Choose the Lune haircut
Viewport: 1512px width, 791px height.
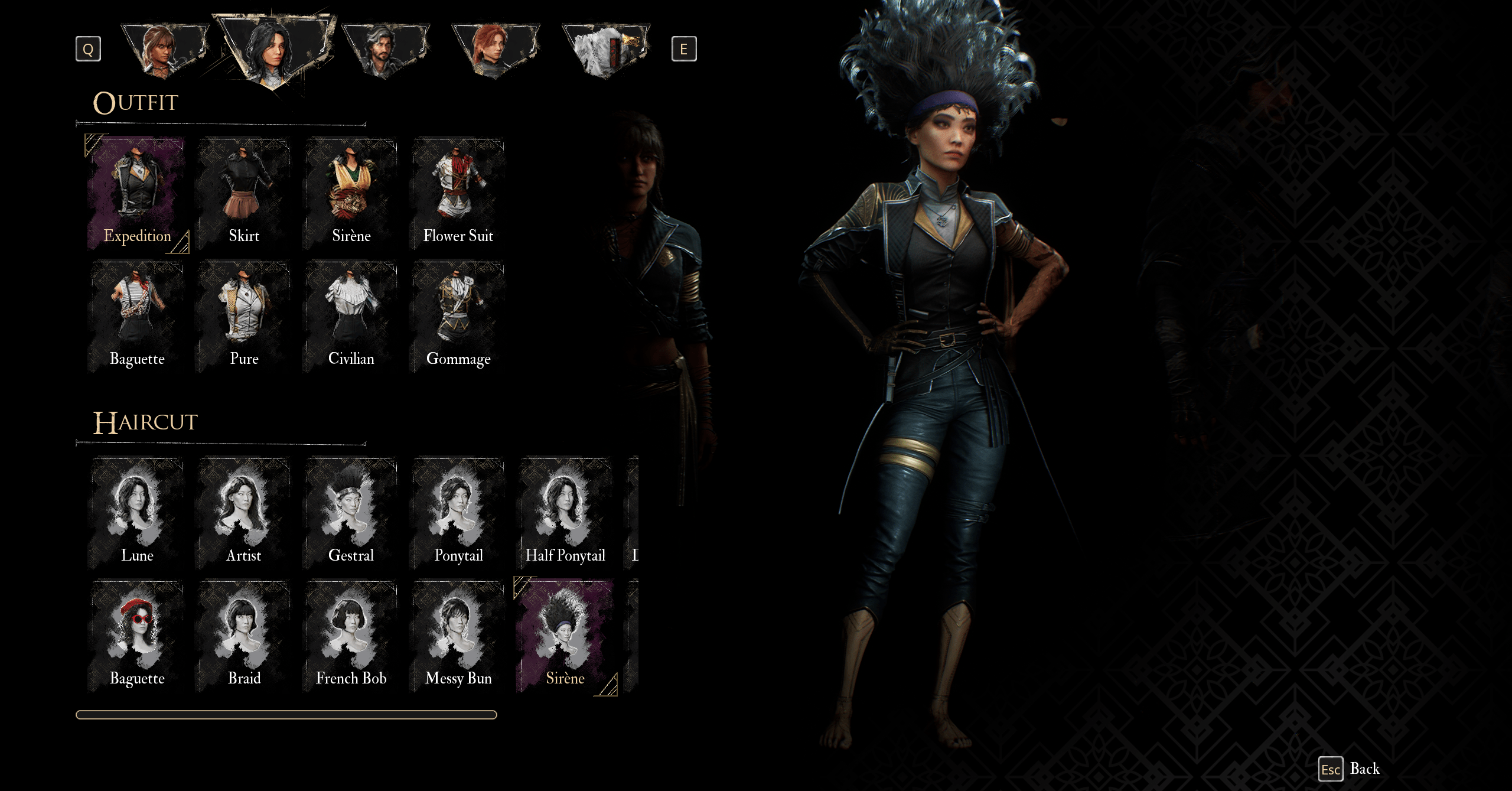coord(137,513)
